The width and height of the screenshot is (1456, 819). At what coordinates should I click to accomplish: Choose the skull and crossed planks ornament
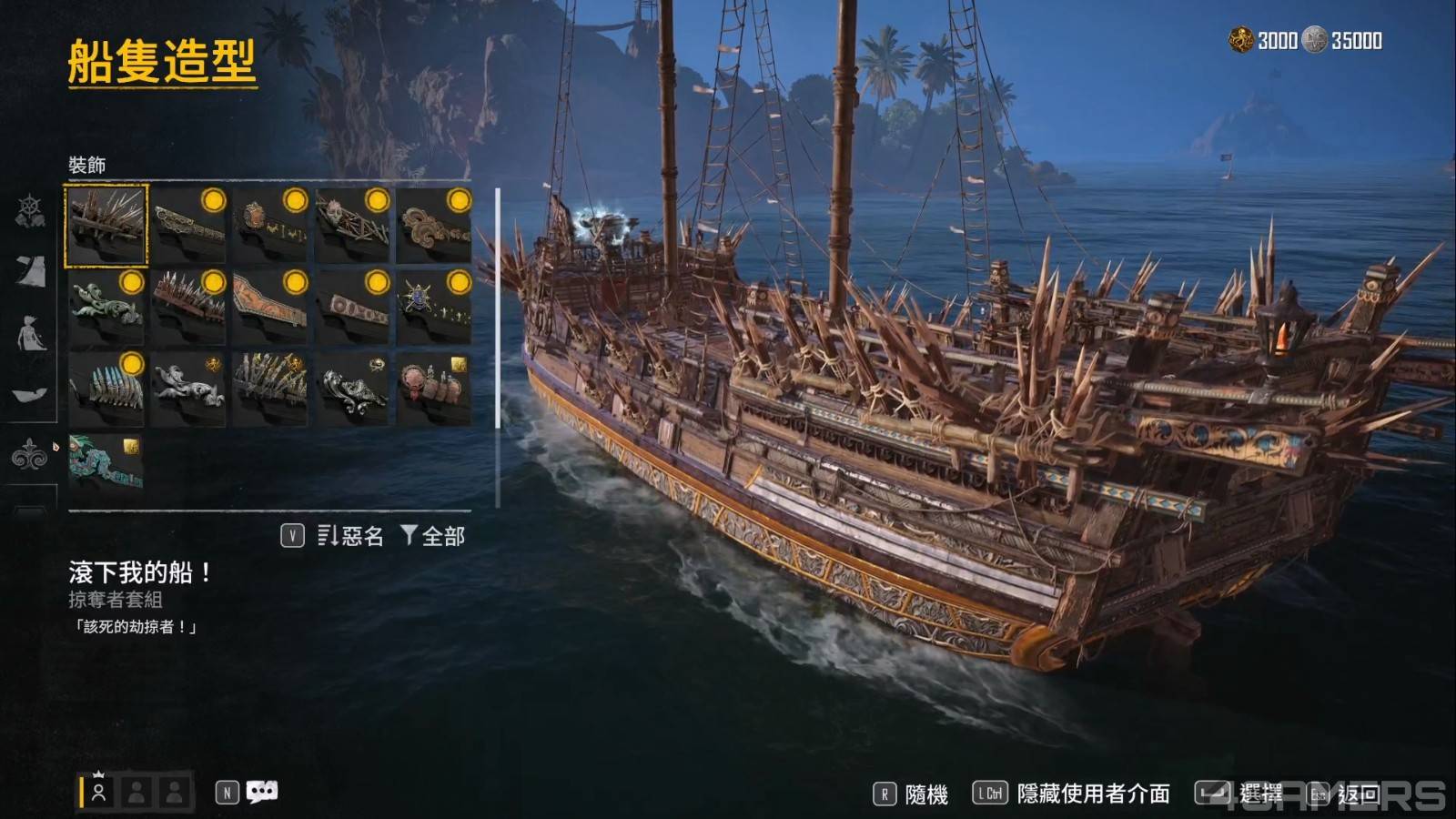[x=352, y=226]
